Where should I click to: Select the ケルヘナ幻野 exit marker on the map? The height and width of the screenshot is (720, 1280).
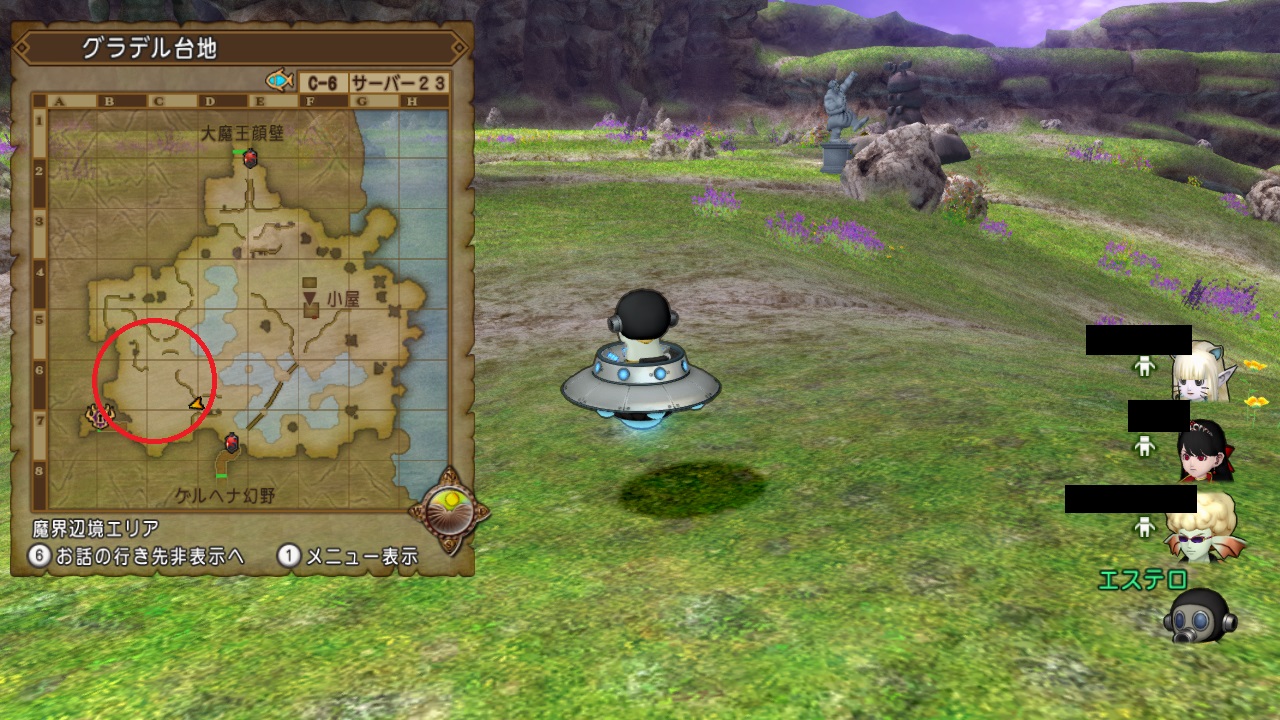(x=232, y=442)
